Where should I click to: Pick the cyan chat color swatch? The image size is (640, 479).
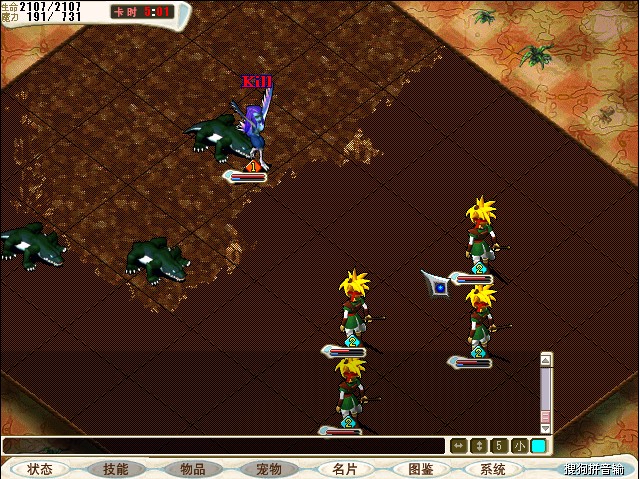click(538, 446)
